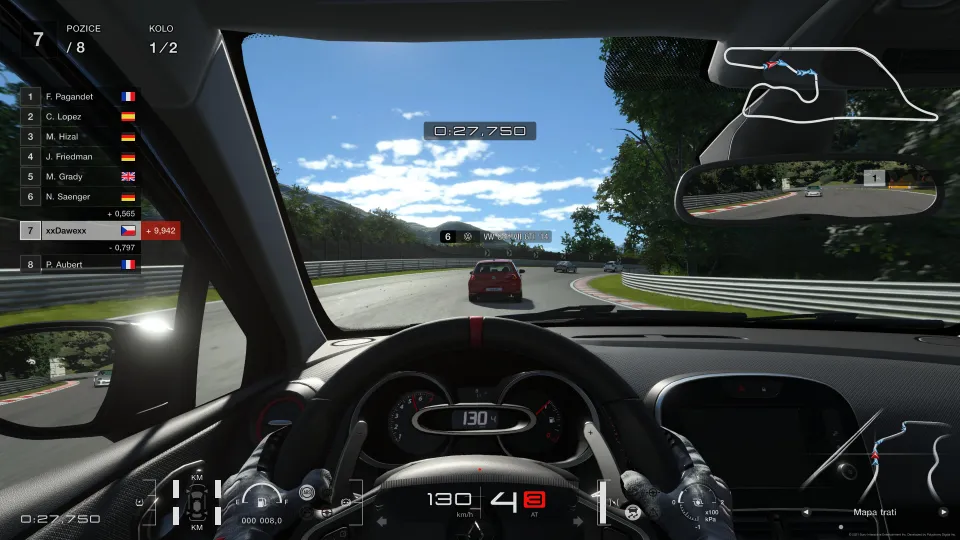
Task: Select N. Saenger in the race order
Action: [80, 196]
